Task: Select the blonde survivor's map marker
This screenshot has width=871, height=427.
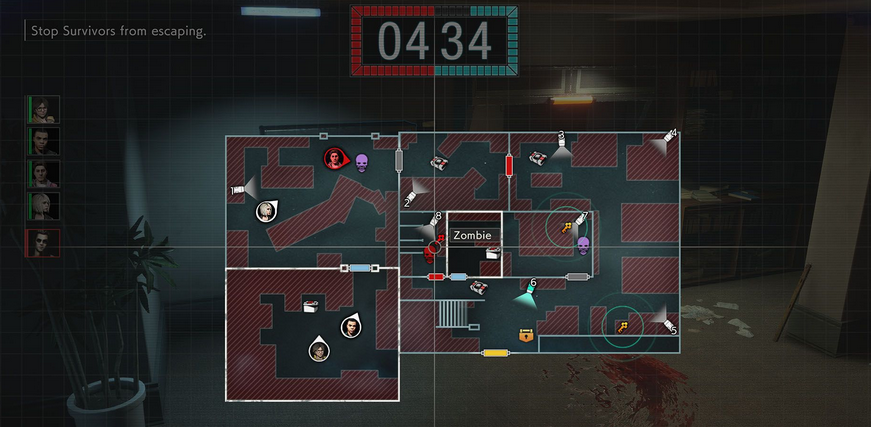Action: 266,210
